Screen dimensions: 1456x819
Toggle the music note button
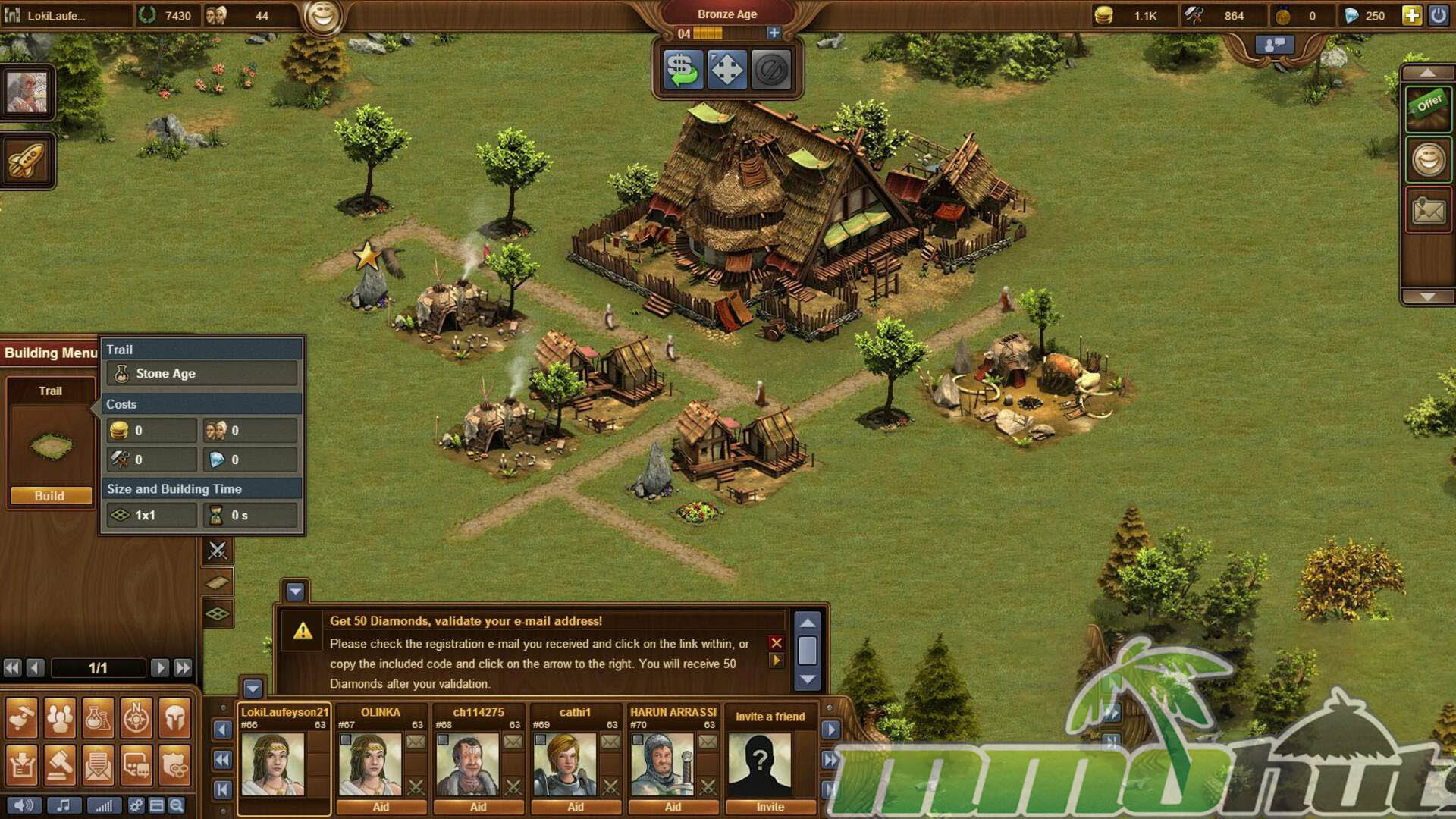pos(64,805)
